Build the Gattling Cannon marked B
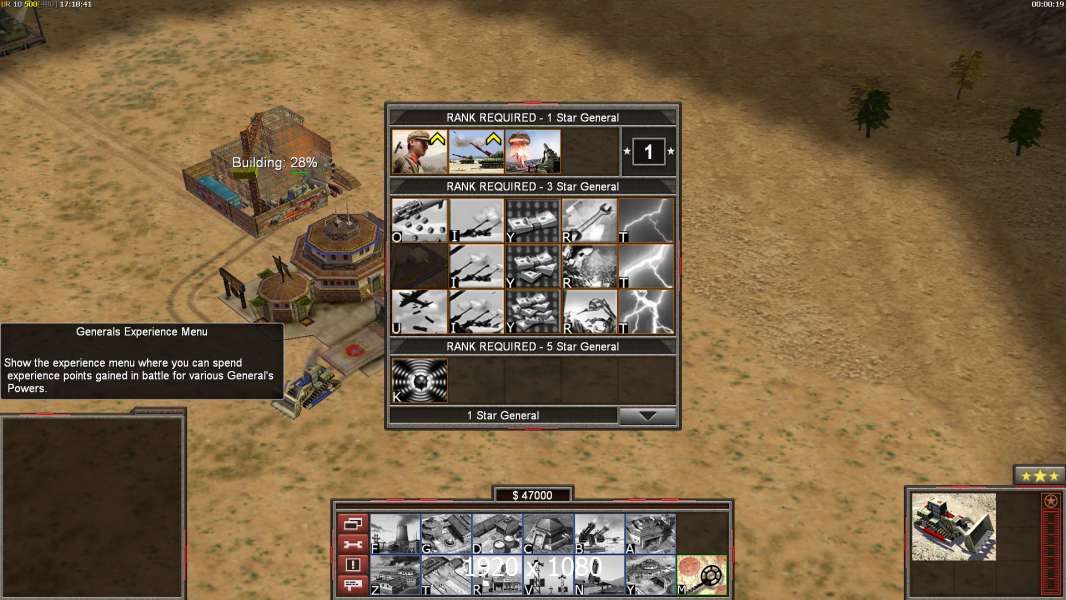1066x600 pixels. coord(599,534)
